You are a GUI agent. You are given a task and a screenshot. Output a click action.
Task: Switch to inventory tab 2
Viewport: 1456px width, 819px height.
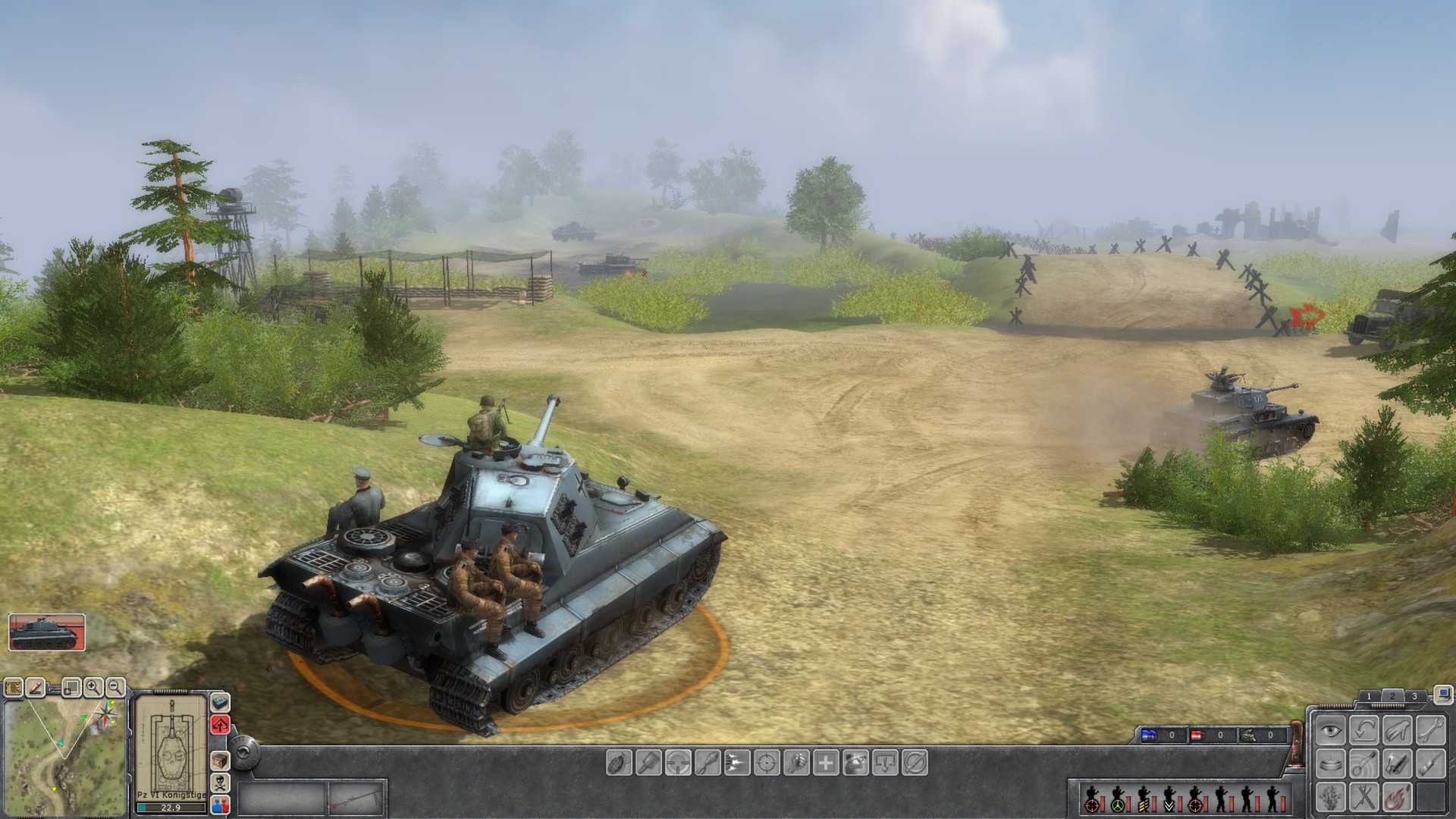click(1393, 695)
